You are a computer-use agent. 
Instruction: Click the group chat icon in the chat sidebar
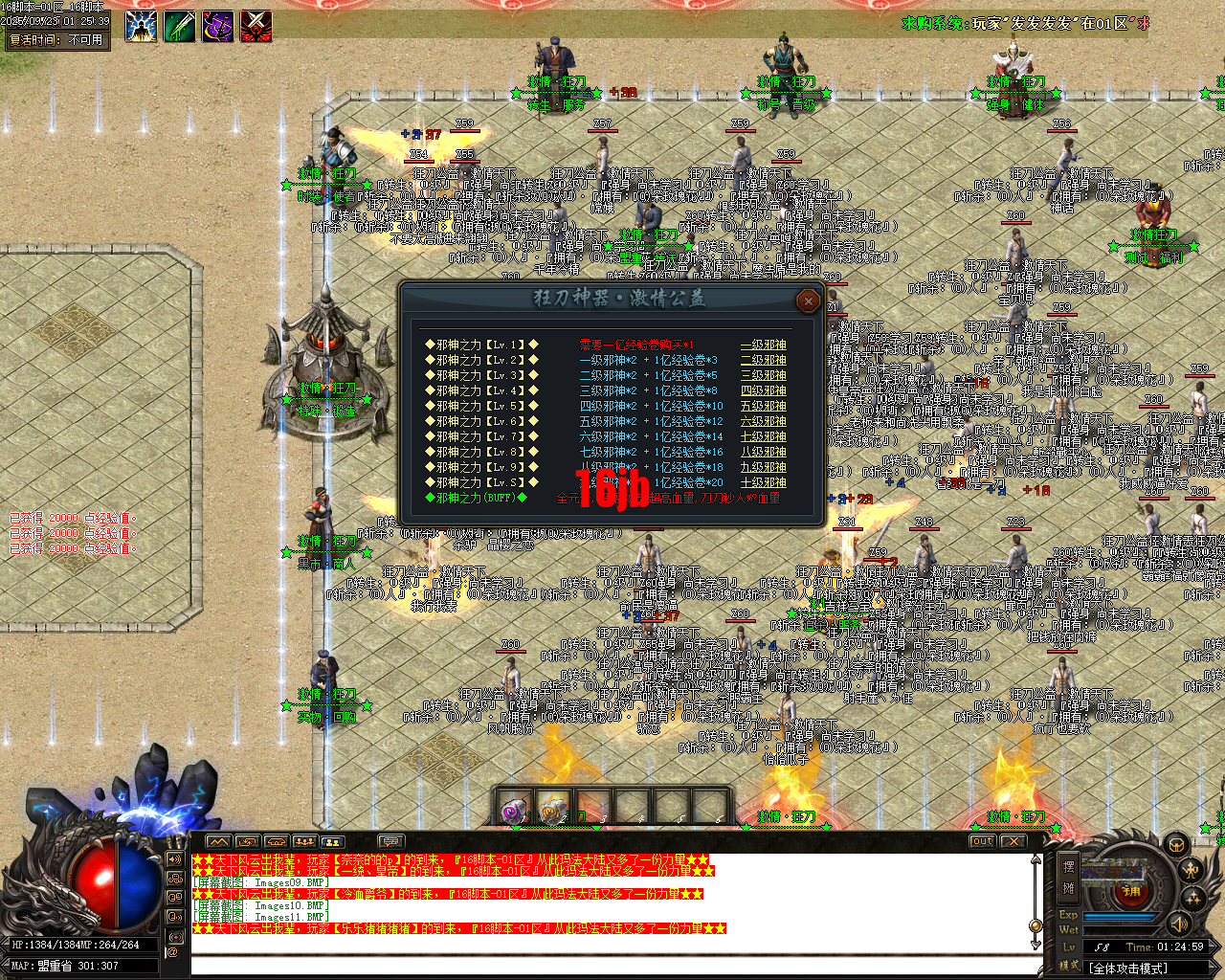tap(175, 880)
